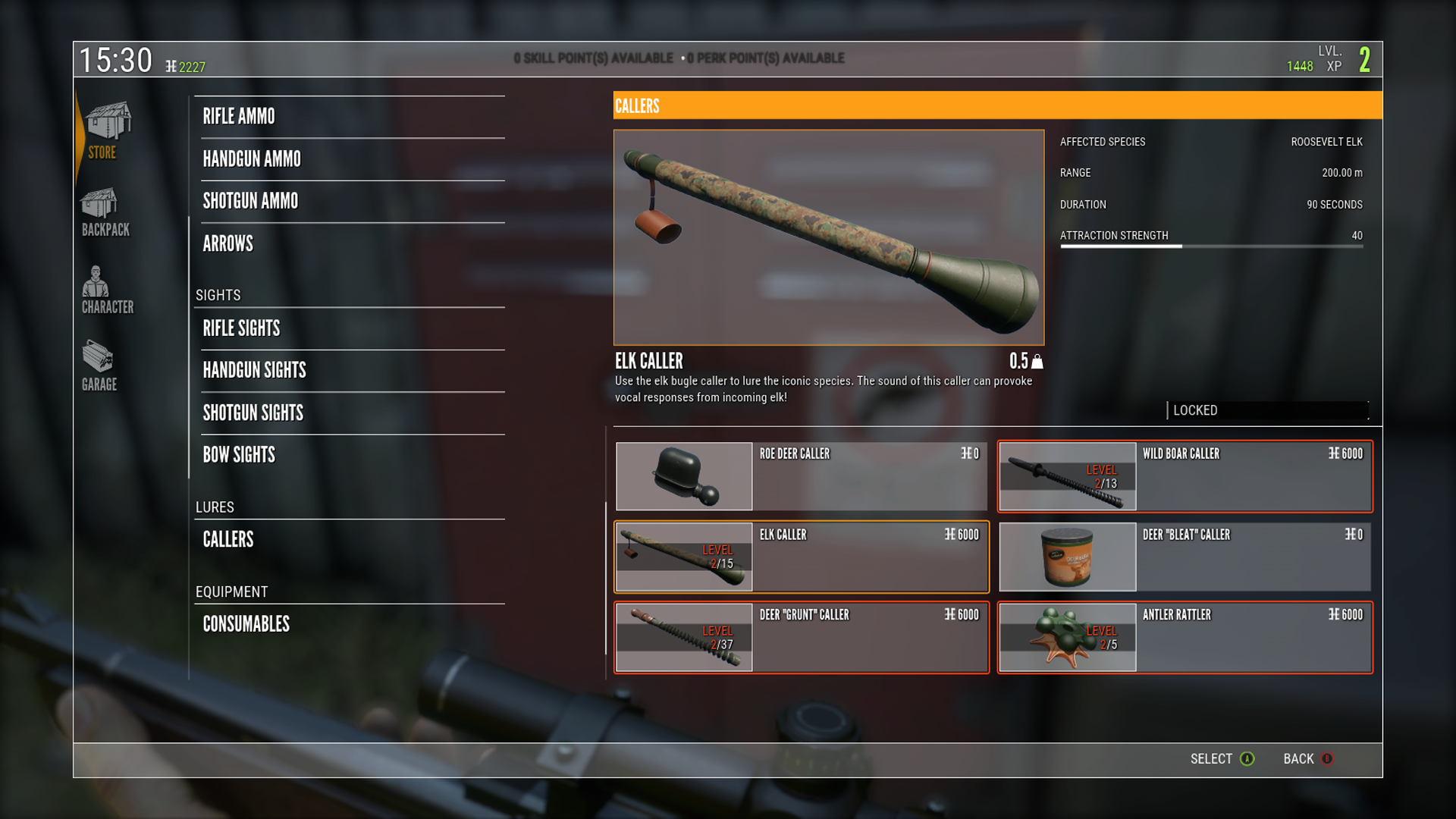
Task: Pick the Deer "Bleat" Caller item
Action: 1185,557
